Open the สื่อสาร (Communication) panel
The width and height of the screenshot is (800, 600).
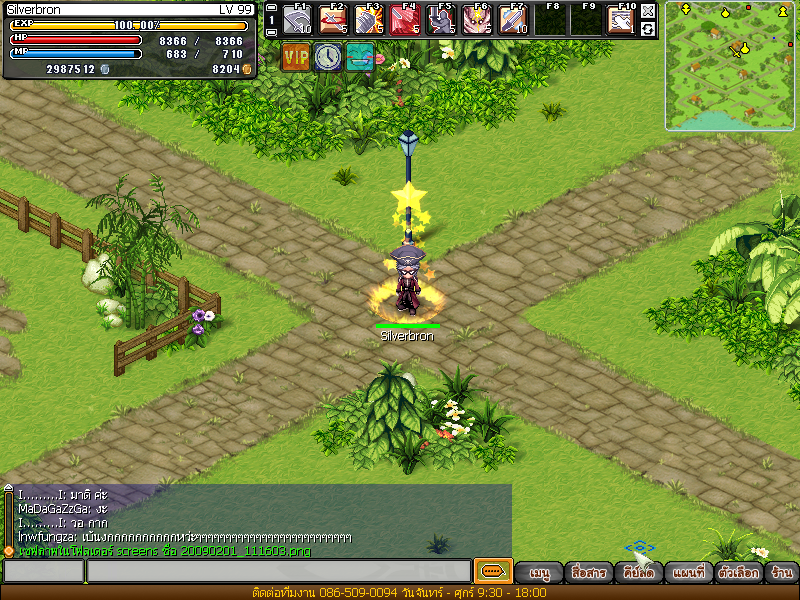point(587,574)
